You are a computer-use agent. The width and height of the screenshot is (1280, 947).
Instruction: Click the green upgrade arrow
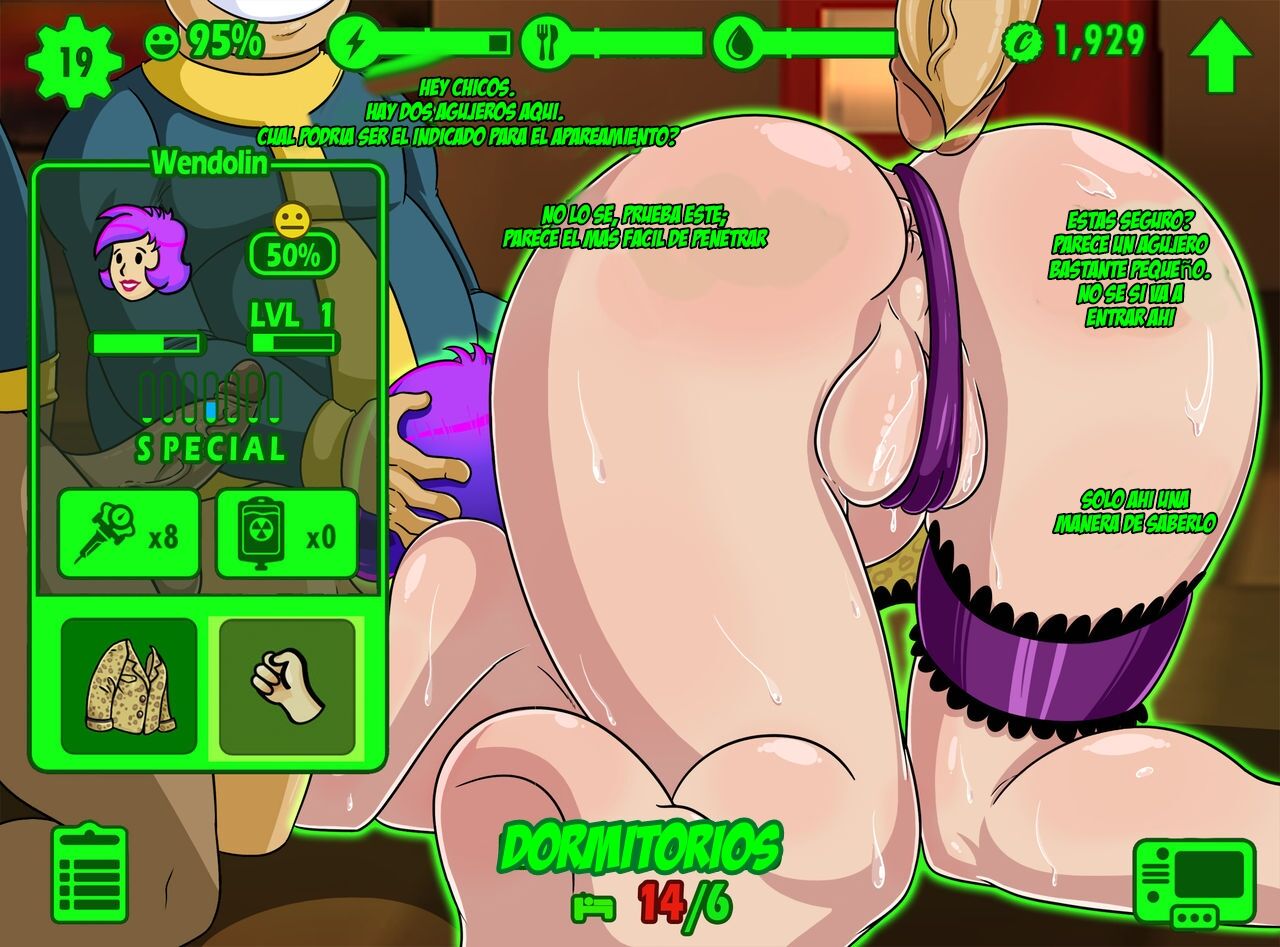[1223, 56]
